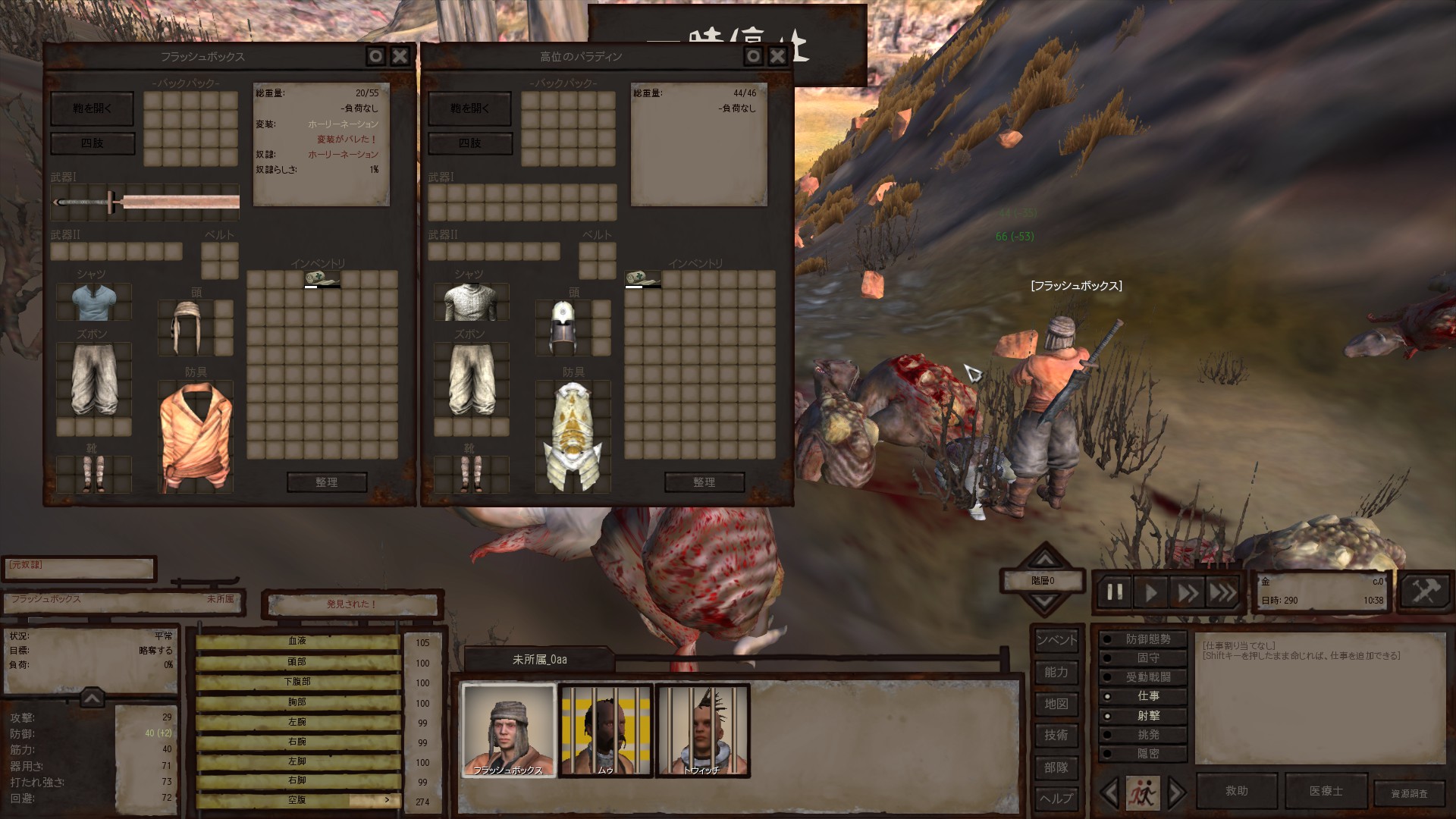Screen dimensions: 1456x819
Task: Select フラッシュボックス character portrait
Action: 509,730
